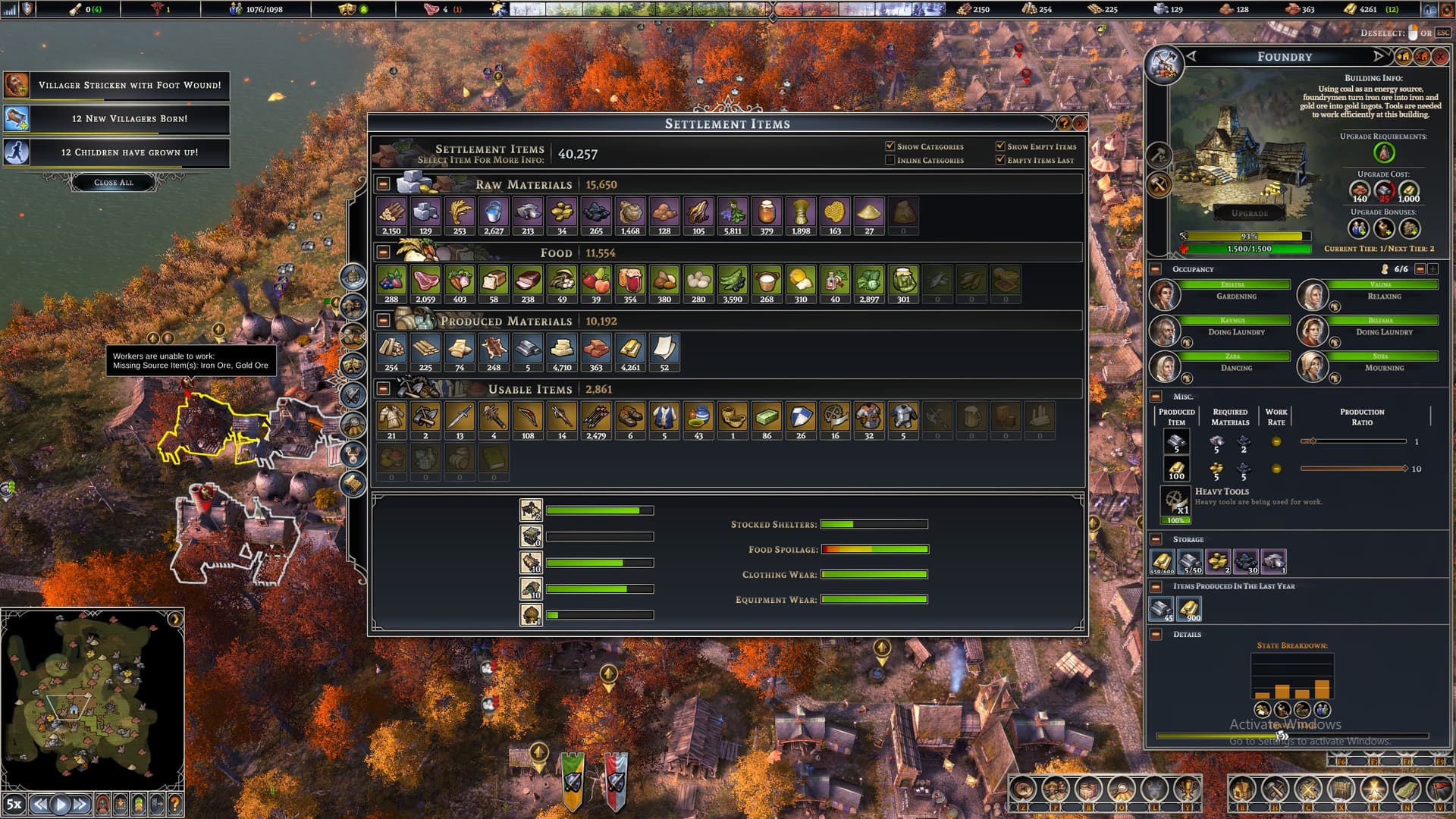Dismiss all notifications with Close All
Viewport: 1456px width, 819px height.
[x=114, y=182]
